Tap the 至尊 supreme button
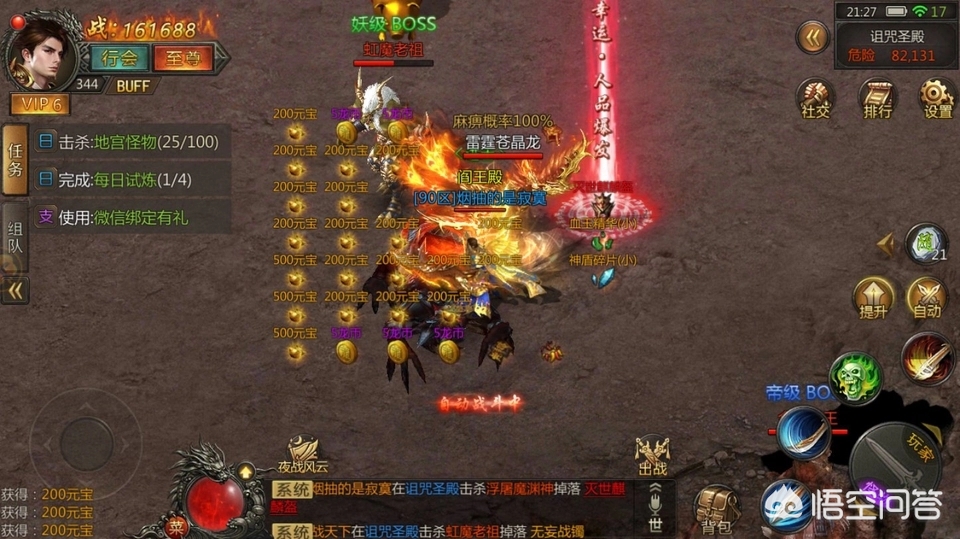Screen dimensions: 960x539 (182, 57)
